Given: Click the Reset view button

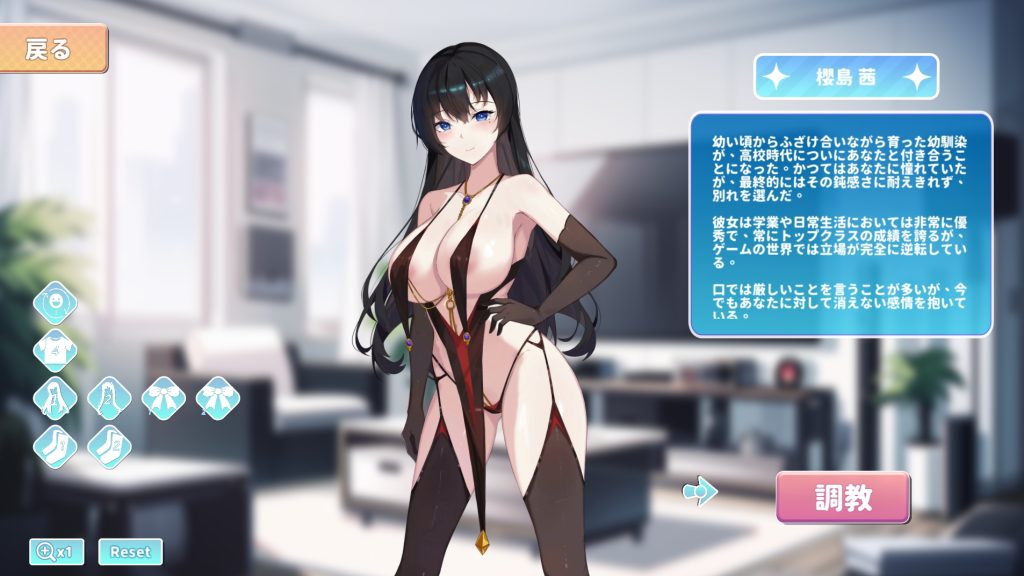Looking at the screenshot, I should click(x=130, y=551).
